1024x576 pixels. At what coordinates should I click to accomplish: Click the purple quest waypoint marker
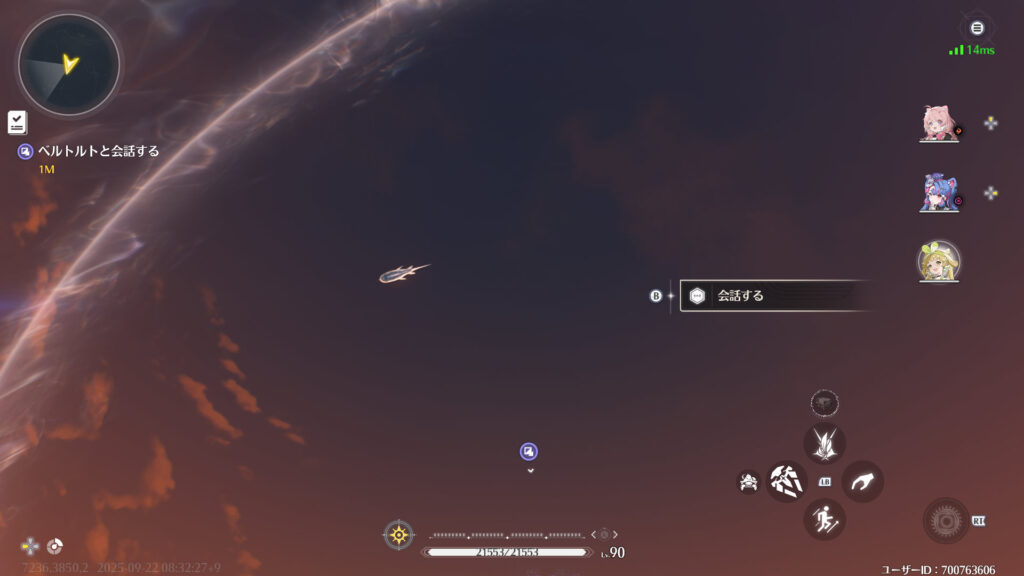(x=529, y=451)
